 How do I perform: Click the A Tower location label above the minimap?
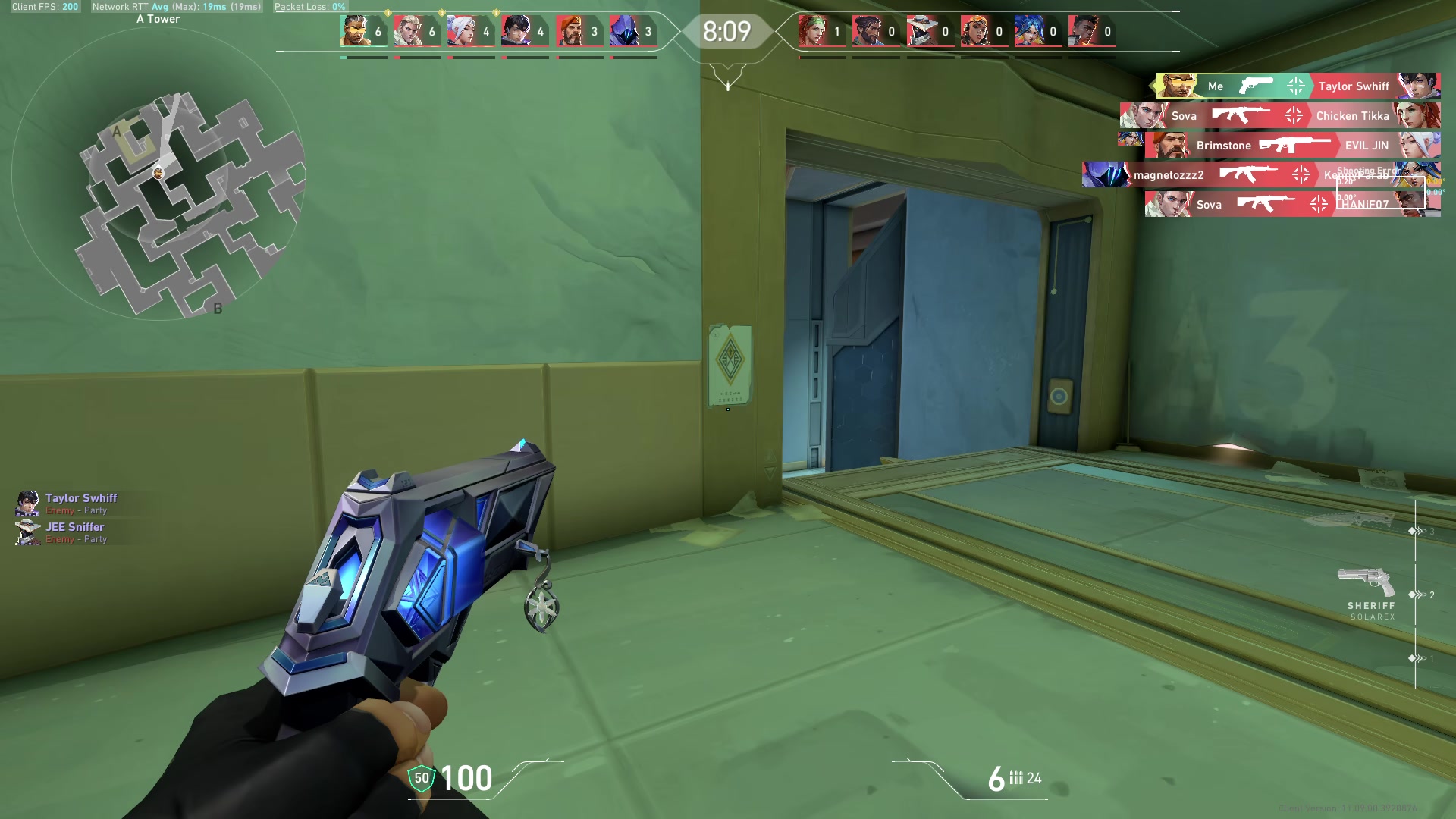157,18
